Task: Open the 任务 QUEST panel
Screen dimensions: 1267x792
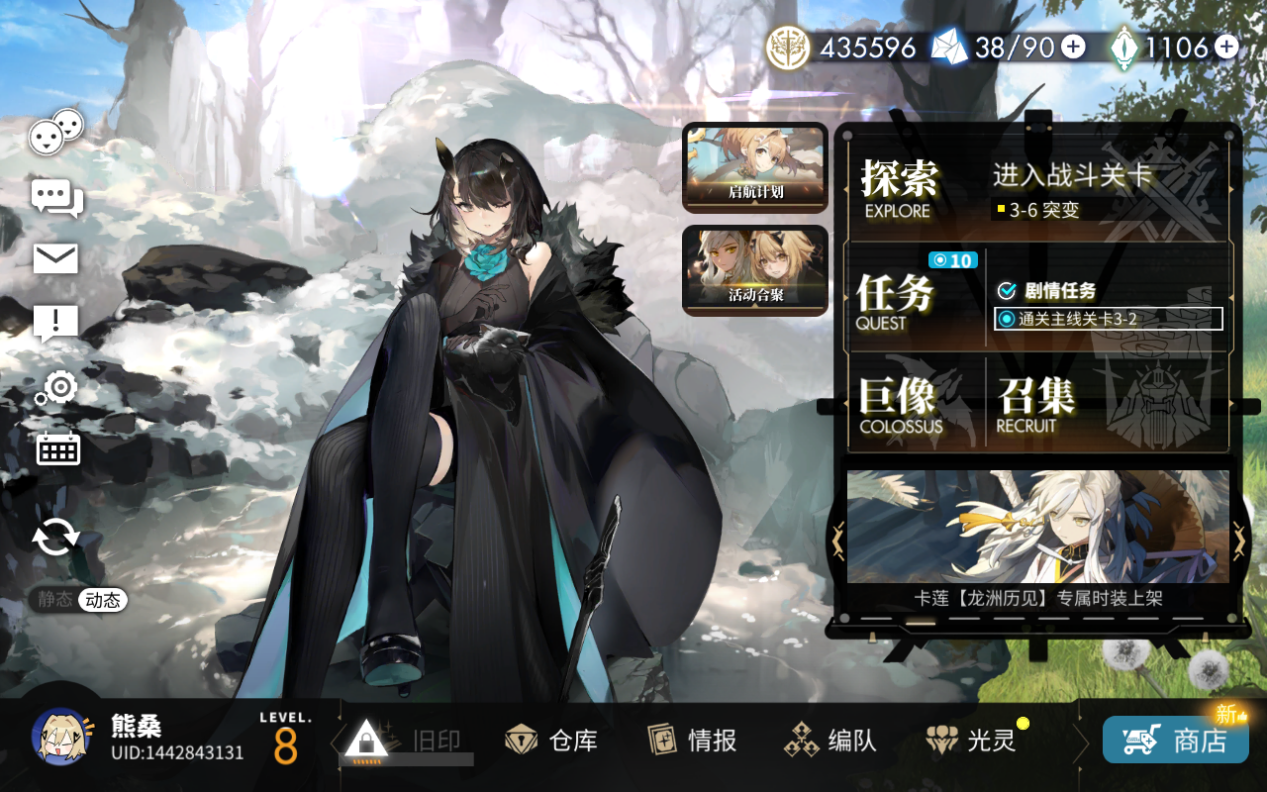Action: tap(896, 299)
